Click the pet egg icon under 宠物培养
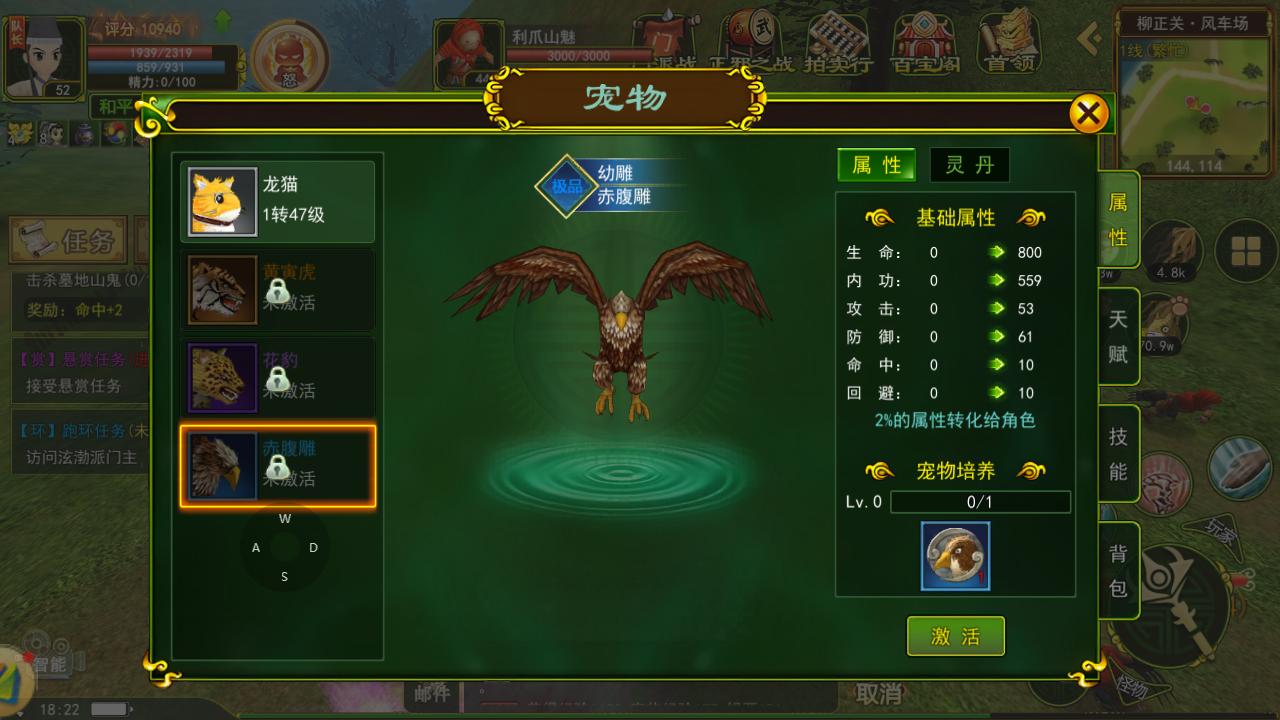 (955, 558)
